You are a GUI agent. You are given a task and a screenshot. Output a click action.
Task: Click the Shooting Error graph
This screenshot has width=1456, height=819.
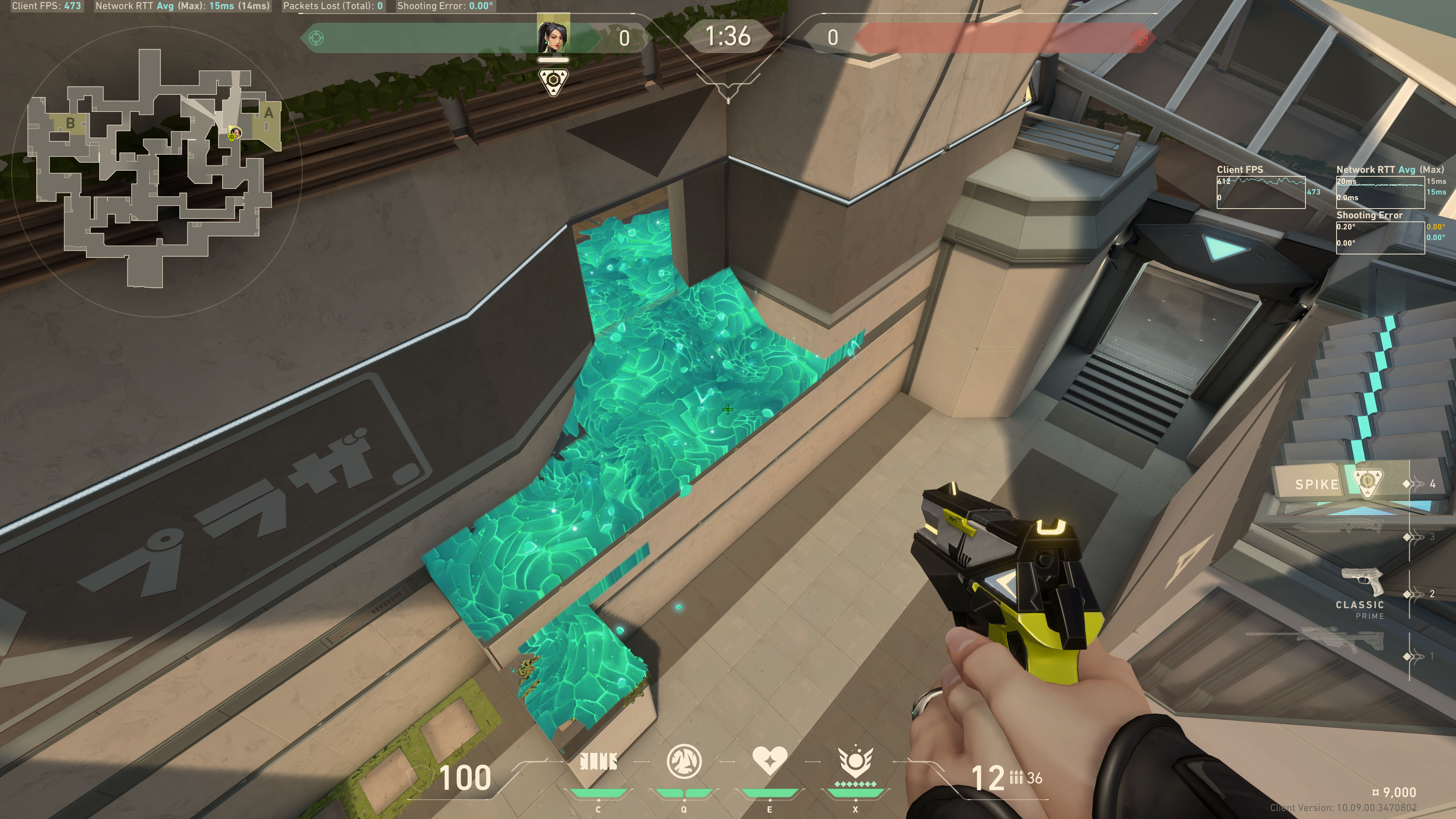1380,237
